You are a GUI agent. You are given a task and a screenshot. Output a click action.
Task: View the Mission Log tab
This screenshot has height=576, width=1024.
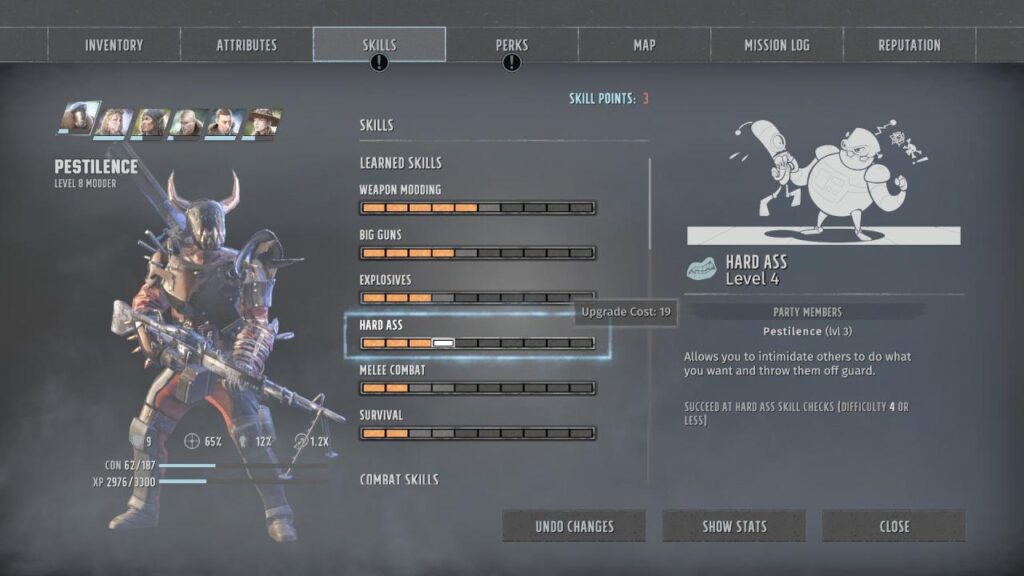point(777,45)
